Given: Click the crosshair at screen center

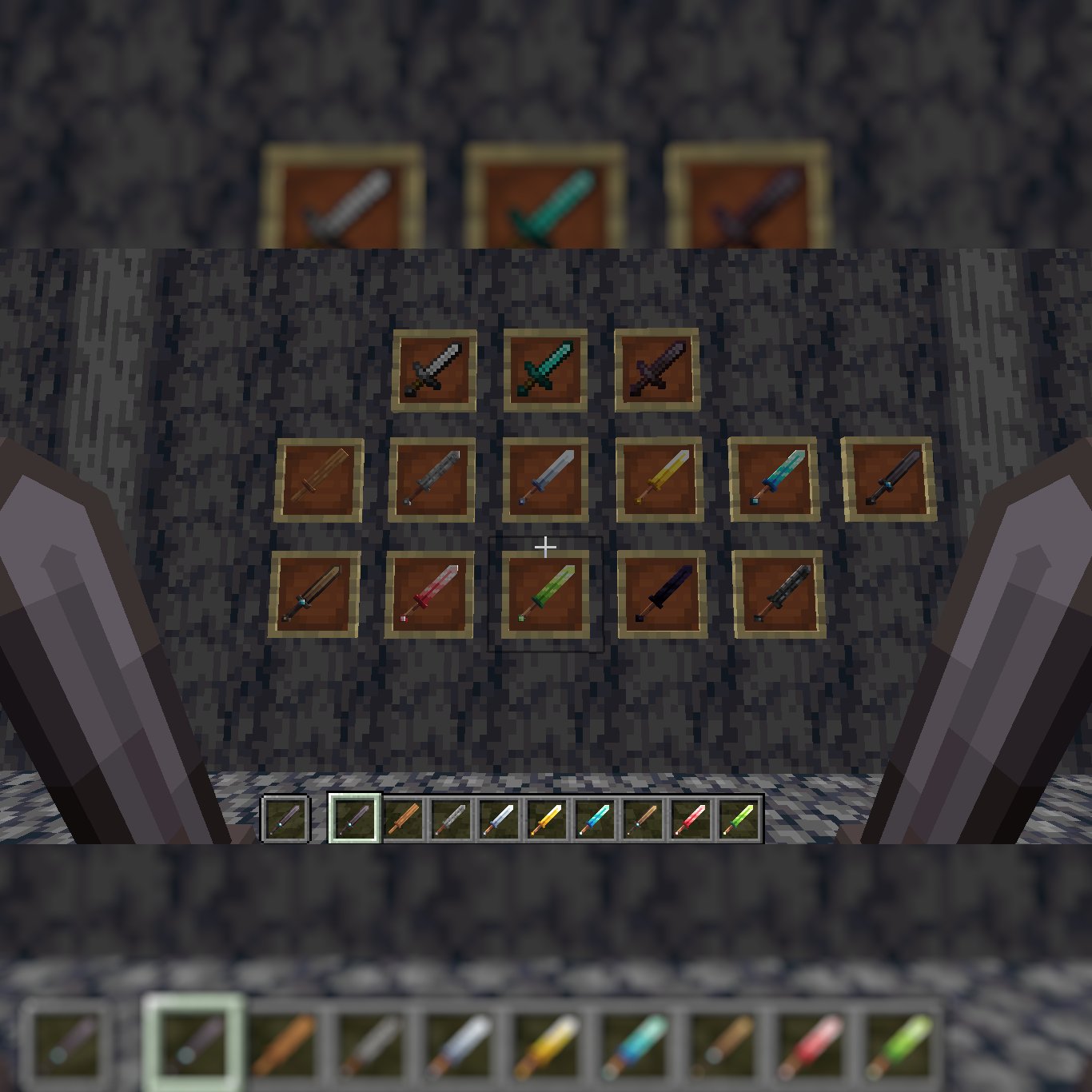Looking at the screenshot, I should [546, 546].
